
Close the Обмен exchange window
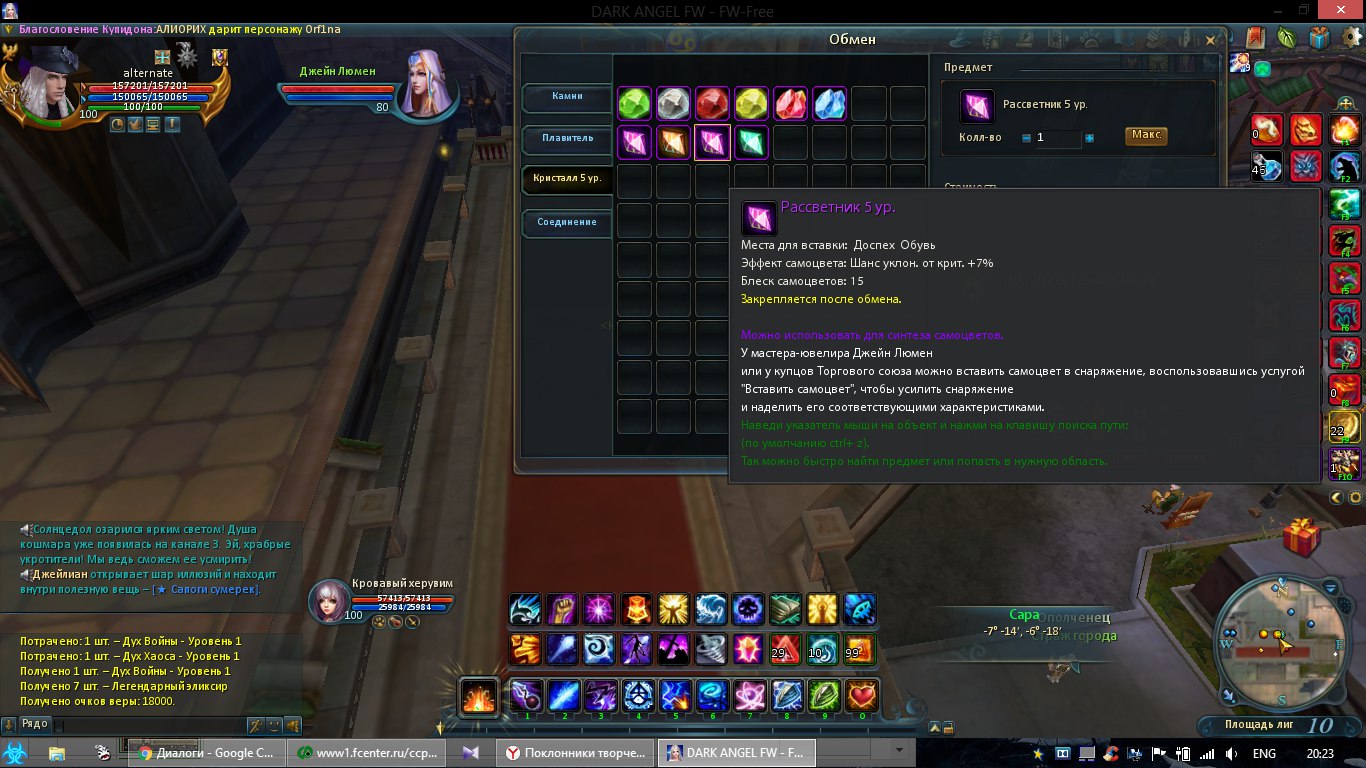tap(1210, 41)
